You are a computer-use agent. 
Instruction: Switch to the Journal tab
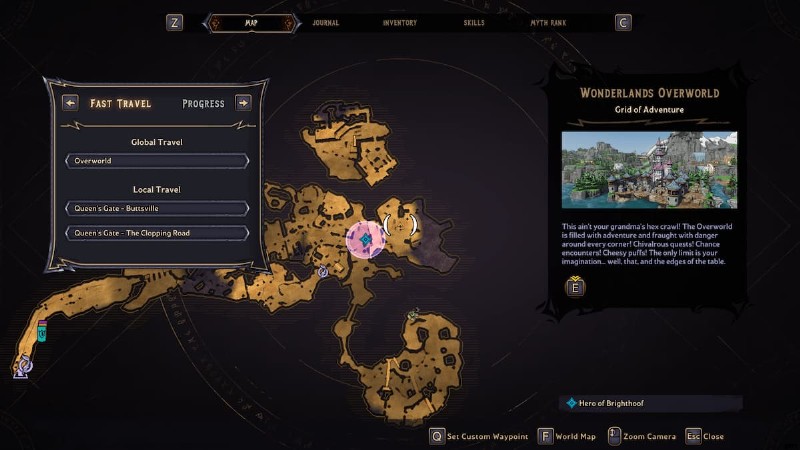[x=325, y=22]
